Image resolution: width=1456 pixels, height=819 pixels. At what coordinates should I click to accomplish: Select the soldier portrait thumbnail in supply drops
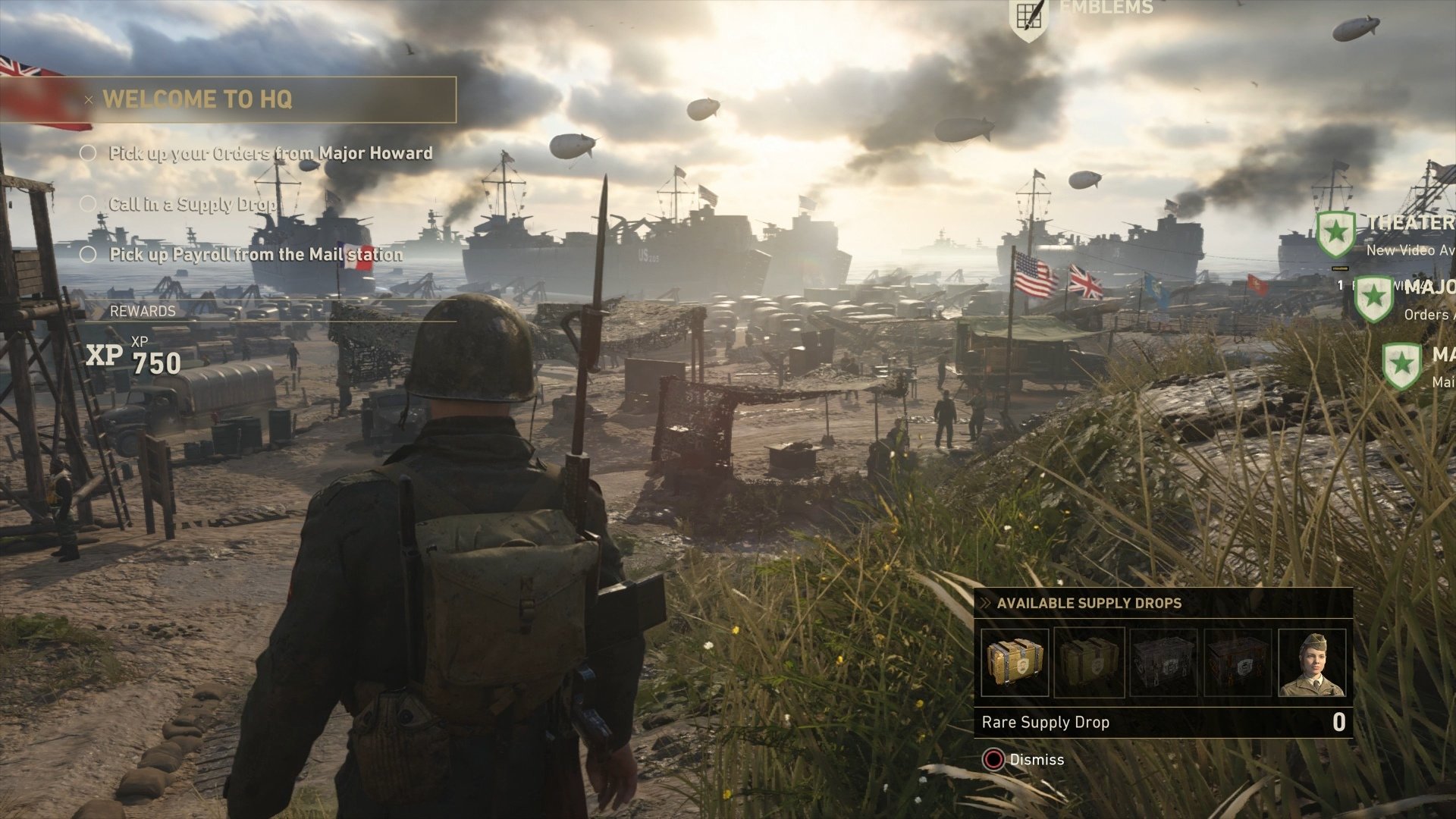coord(1312,662)
